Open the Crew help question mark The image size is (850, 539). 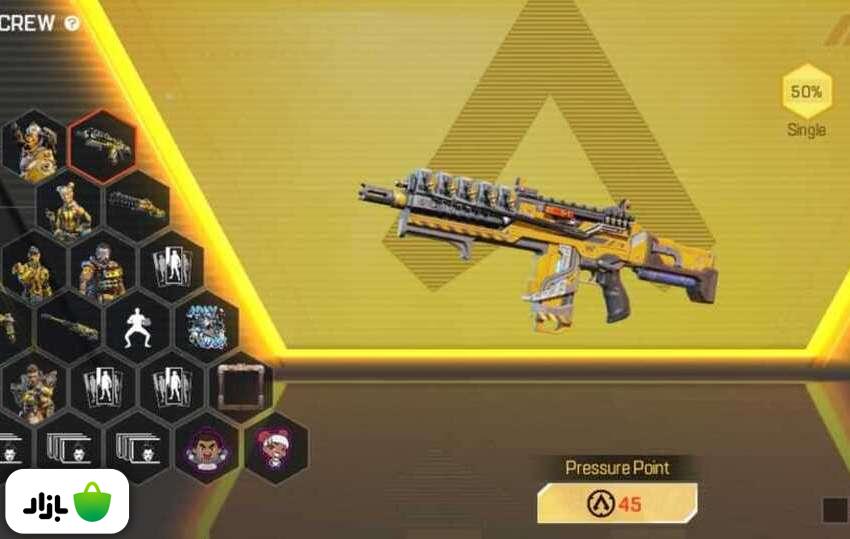72,23
